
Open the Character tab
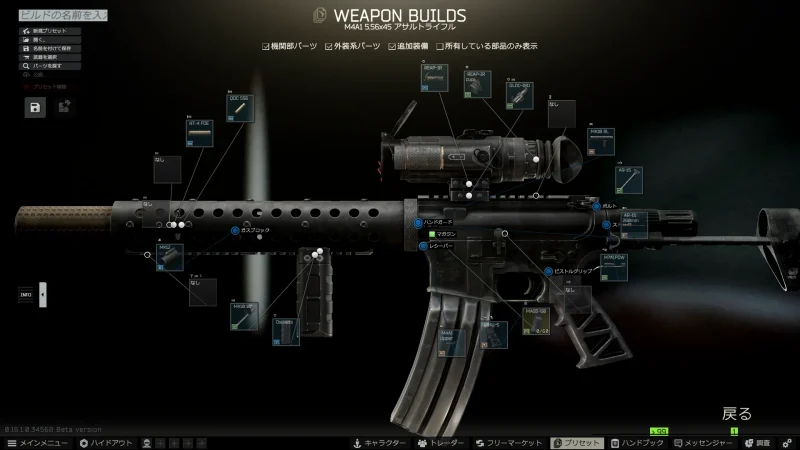(379, 442)
